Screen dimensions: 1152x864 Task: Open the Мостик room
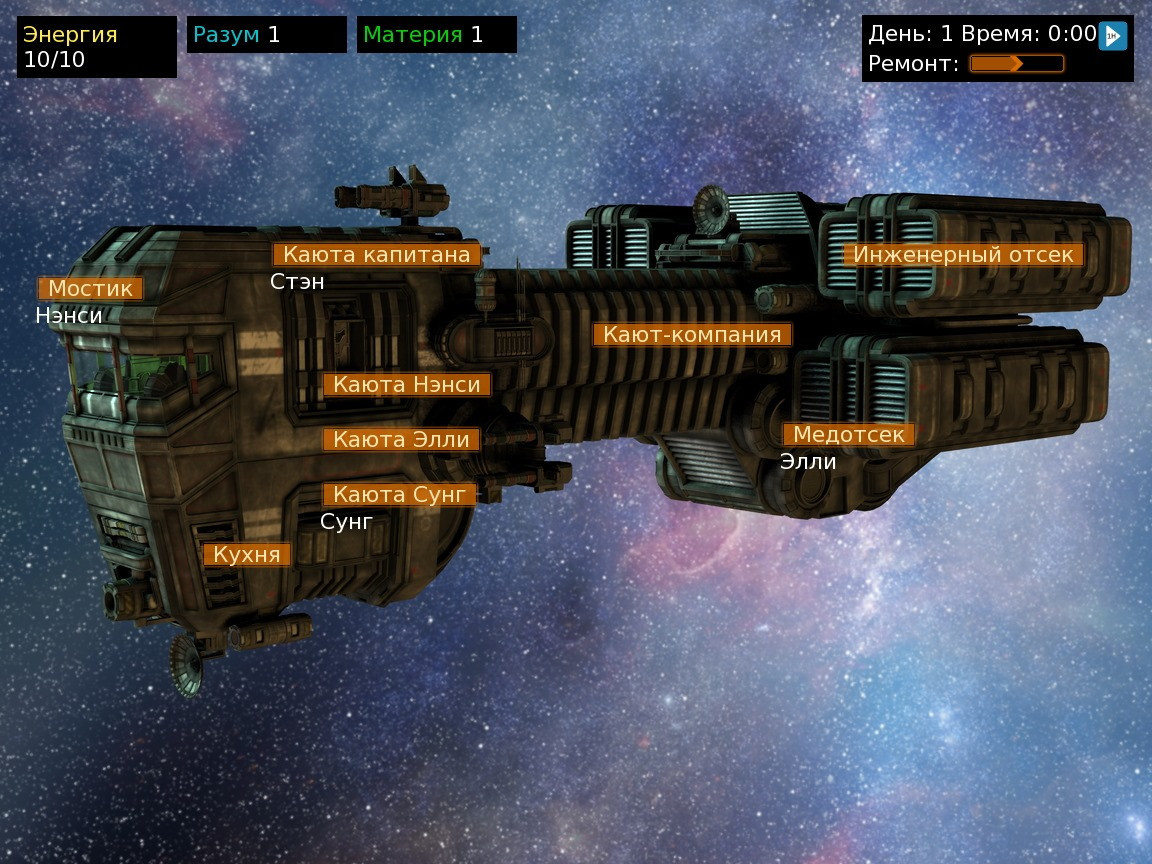[x=90, y=289]
